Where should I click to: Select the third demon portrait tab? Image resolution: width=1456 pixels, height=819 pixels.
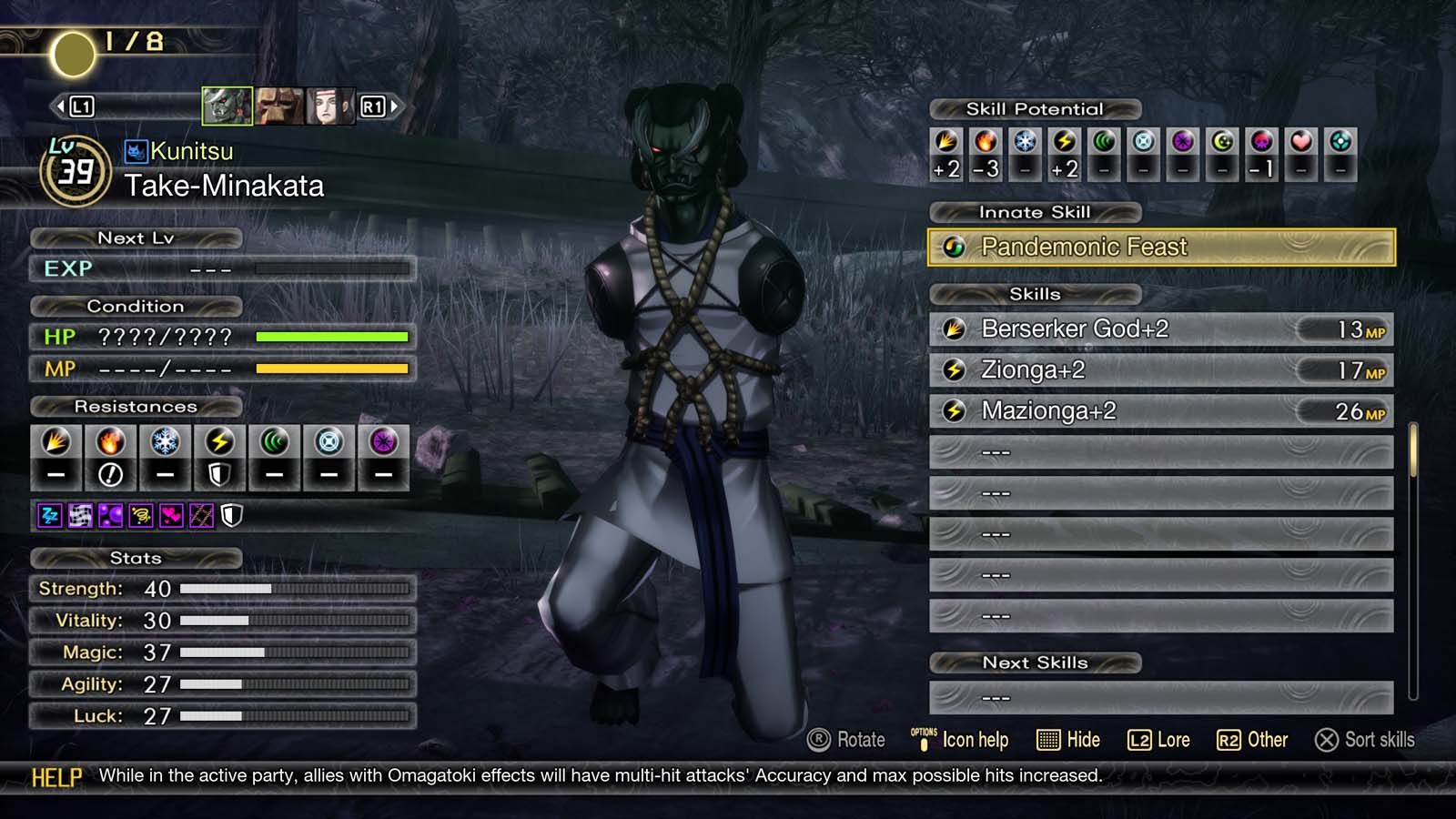(x=331, y=107)
